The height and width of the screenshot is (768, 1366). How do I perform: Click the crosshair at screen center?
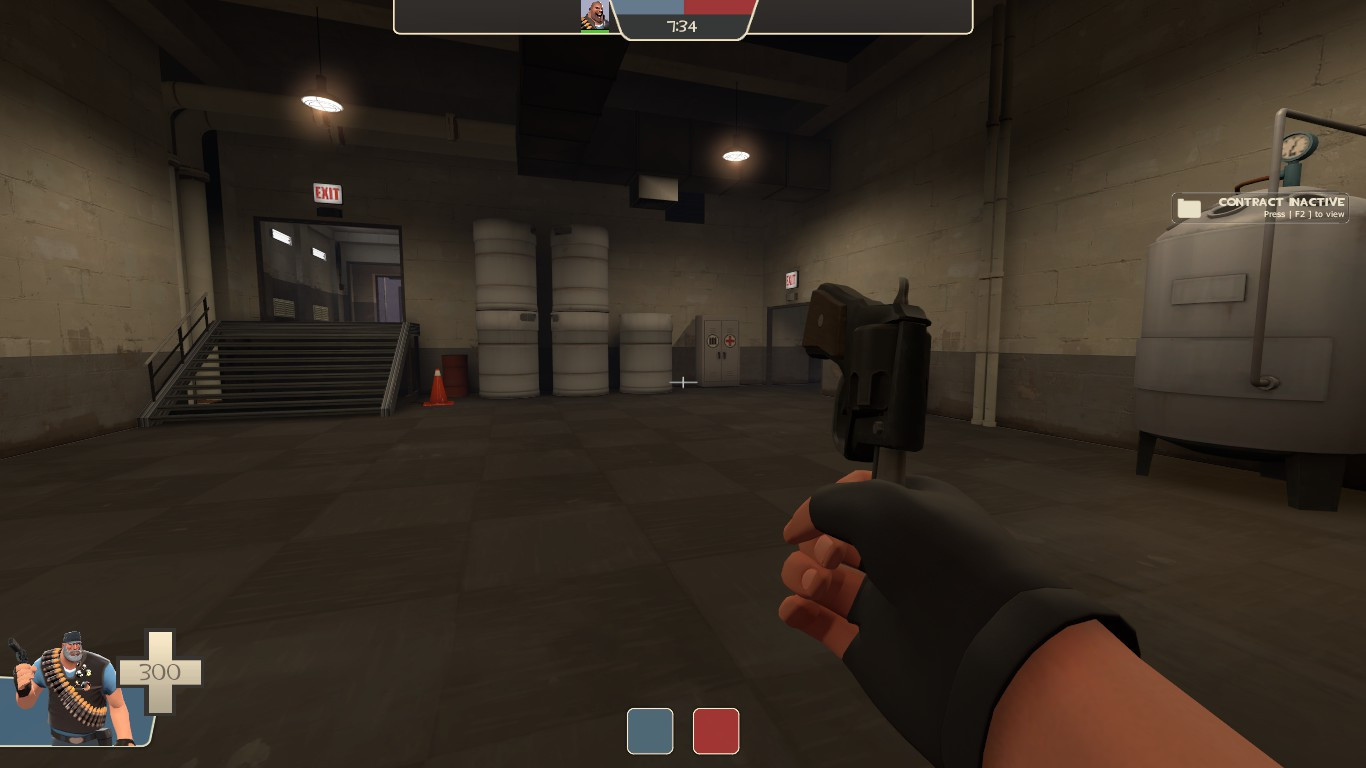pyautogui.click(x=684, y=382)
